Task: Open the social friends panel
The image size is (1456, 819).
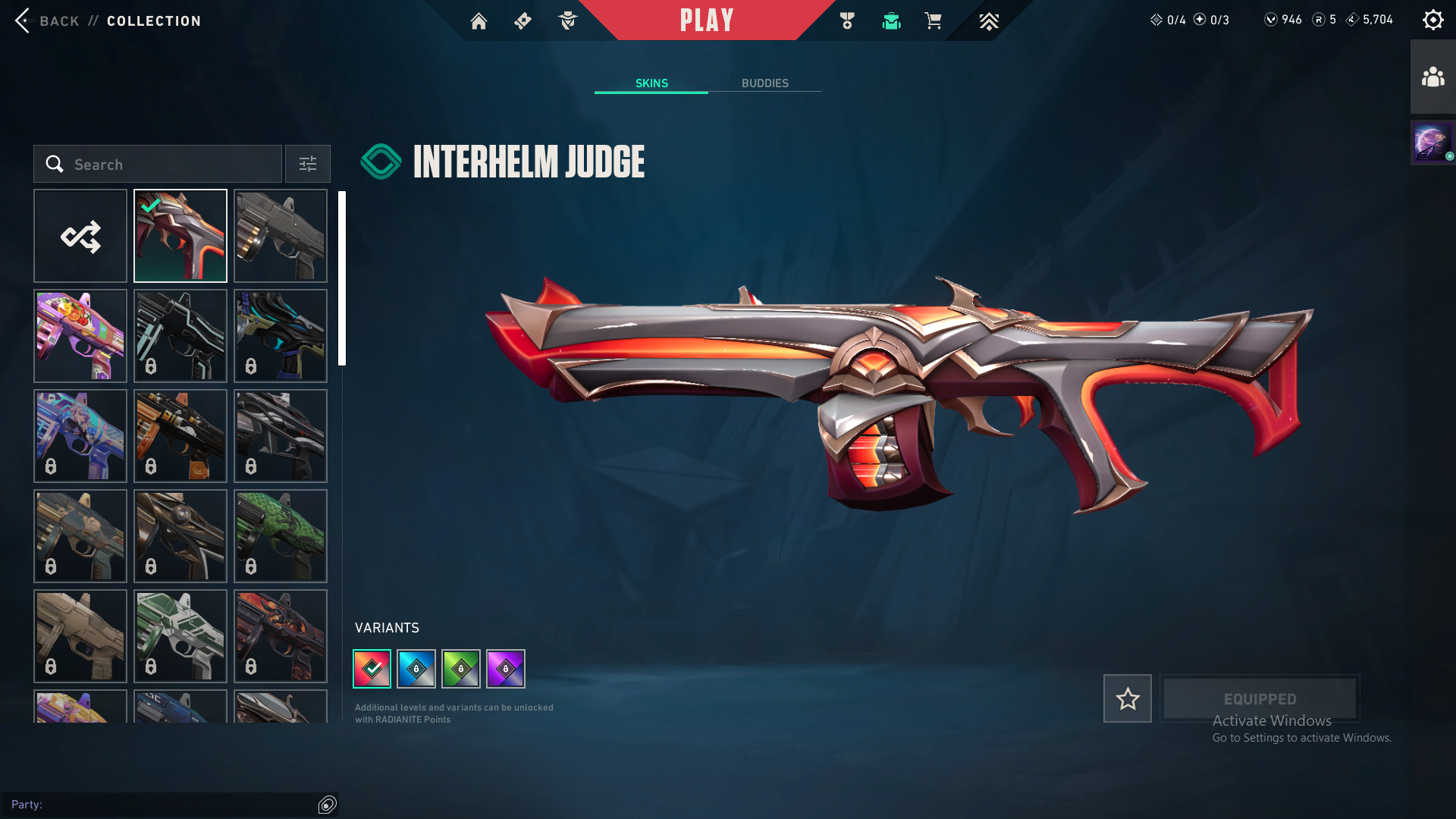Action: tap(1432, 77)
